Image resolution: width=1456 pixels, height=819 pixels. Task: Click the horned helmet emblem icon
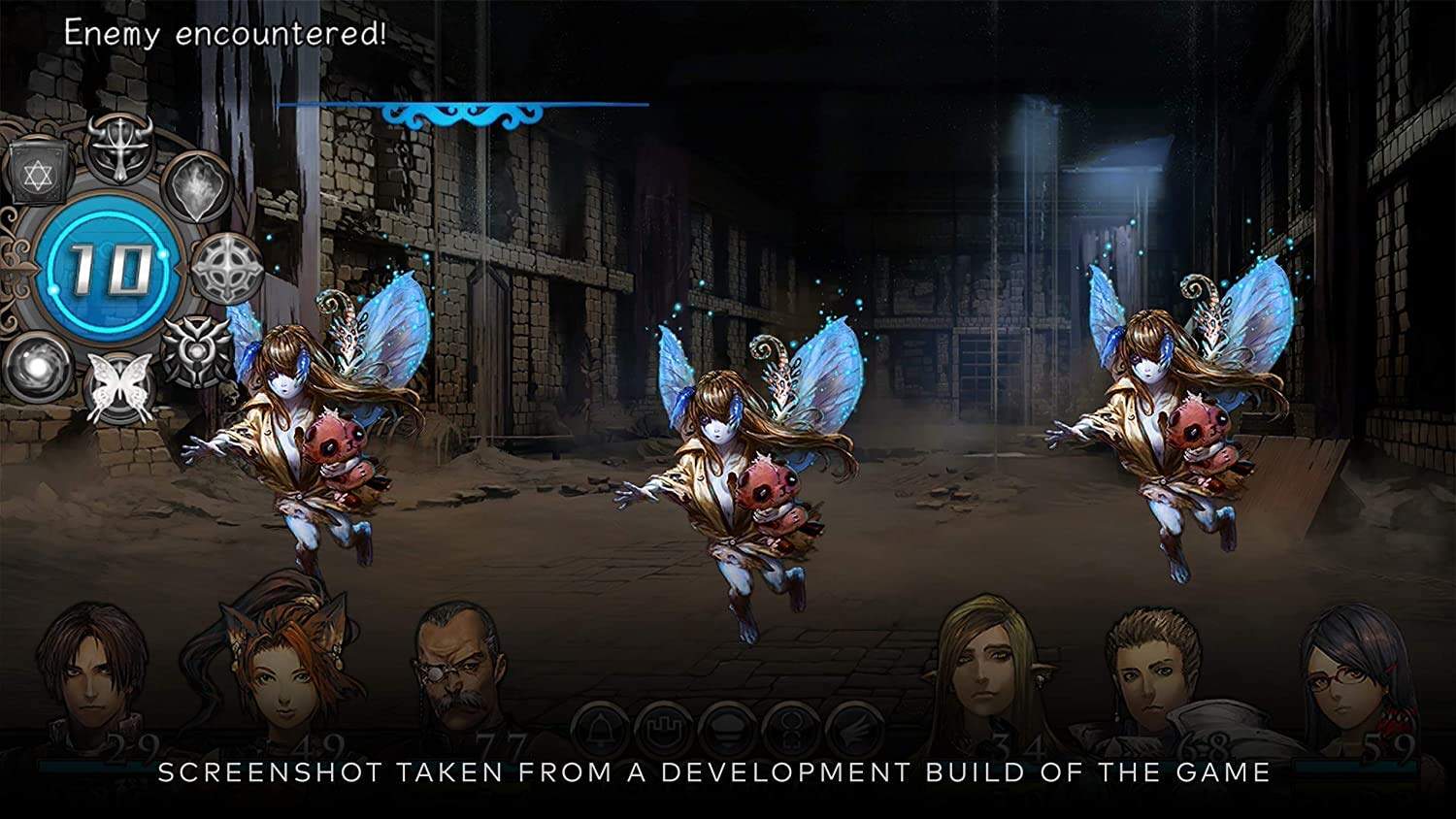pyautogui.click(x=119, y=148)
